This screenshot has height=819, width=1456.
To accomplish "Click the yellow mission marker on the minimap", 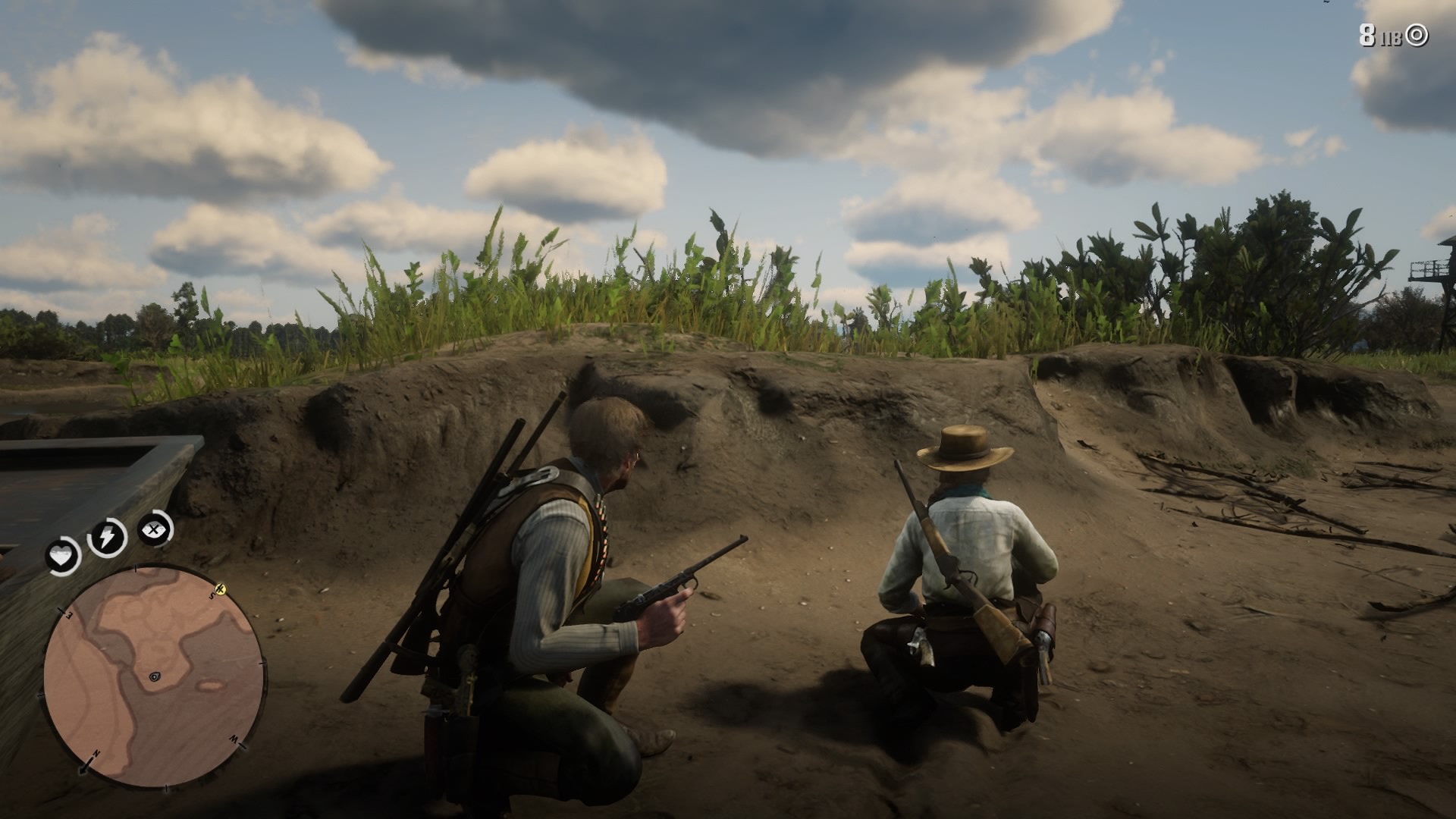I will coord(221,590).
